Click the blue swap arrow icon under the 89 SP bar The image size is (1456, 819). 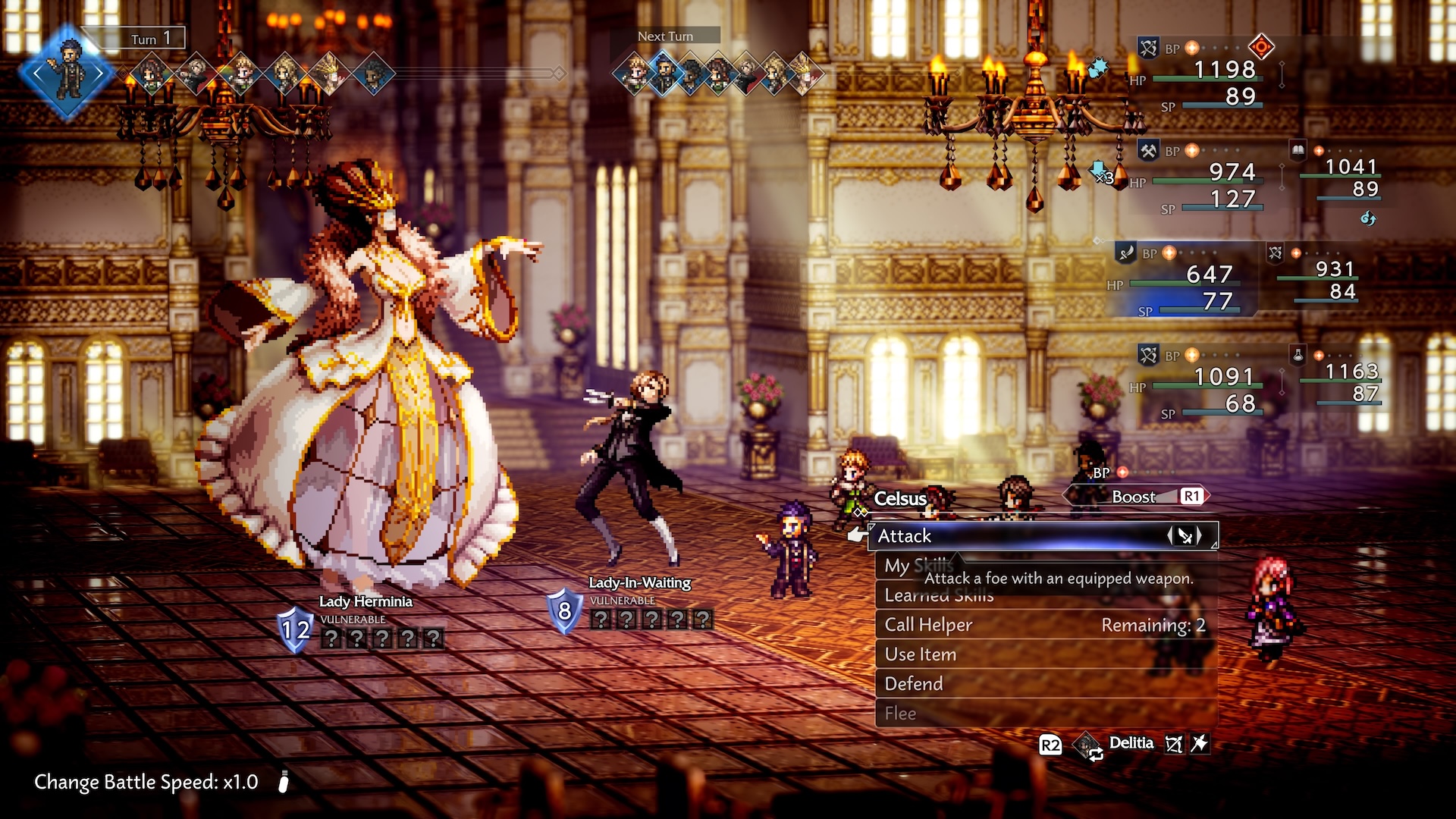(1367, 220)
